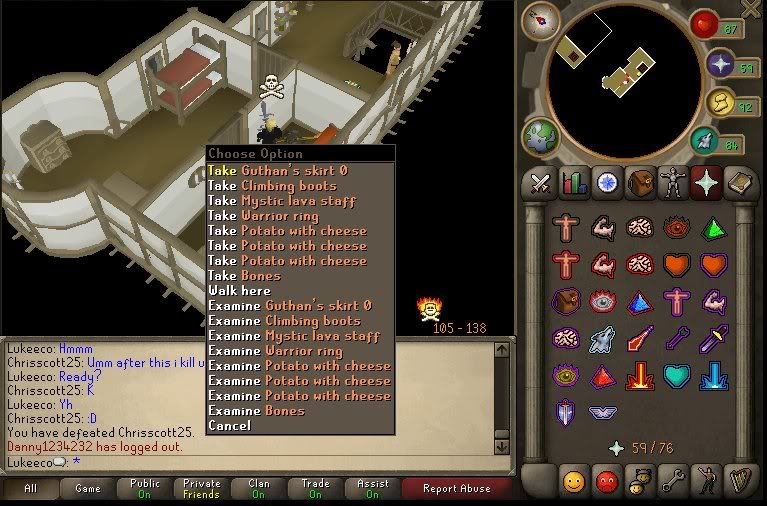Toggle the Public chat setting

click(x=145, y=489)
